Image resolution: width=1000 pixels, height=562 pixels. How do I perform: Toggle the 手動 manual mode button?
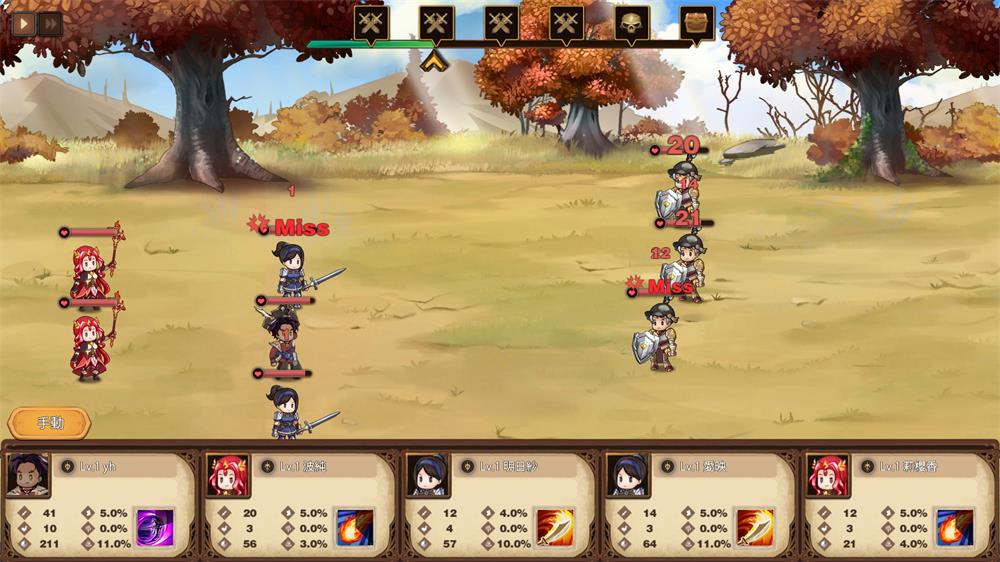point(49,423)
